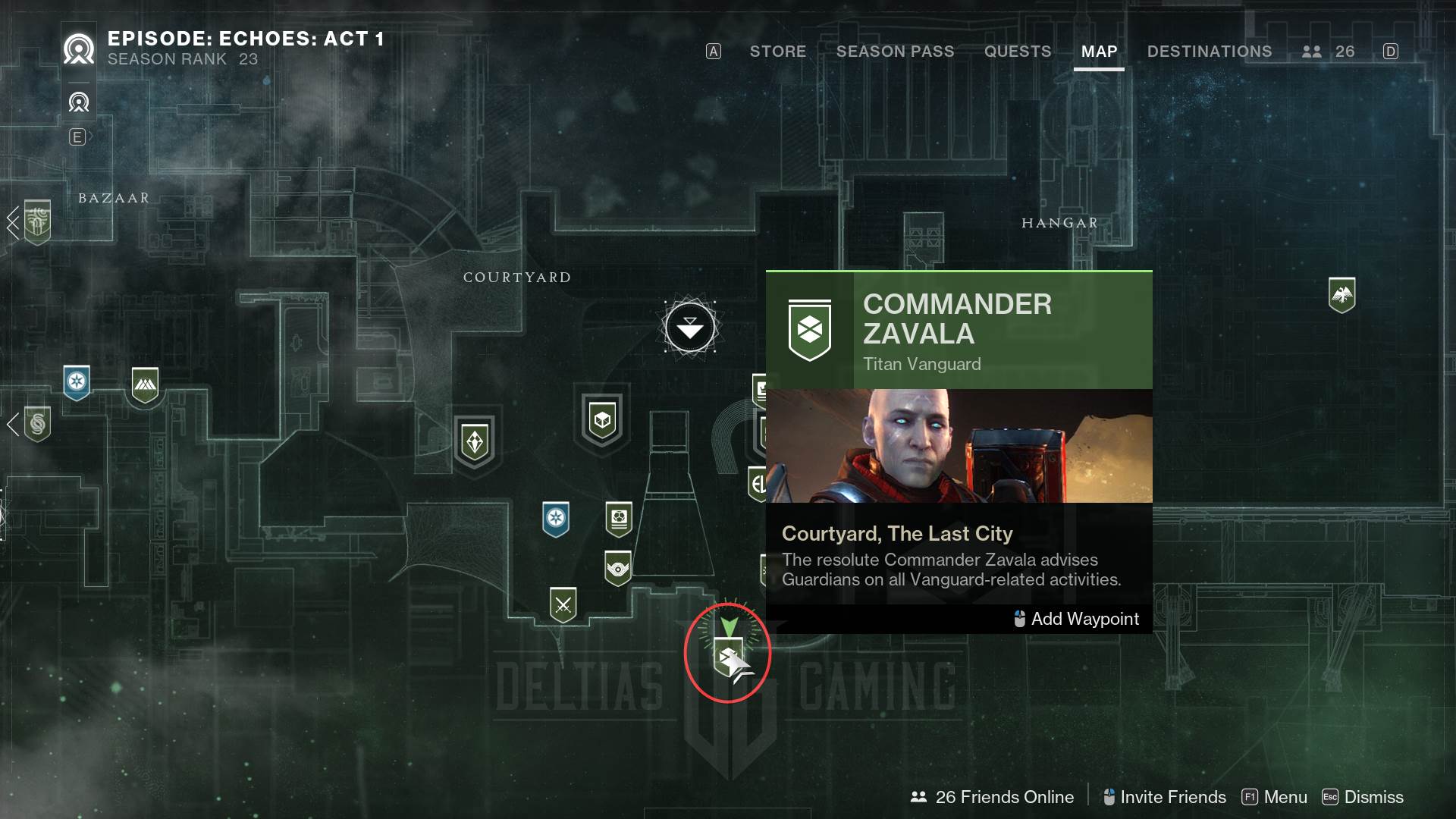The width and height of the screenshot is (1456, 819).
Task: Switch to the Season Pass tab
Action: (895, 52)
